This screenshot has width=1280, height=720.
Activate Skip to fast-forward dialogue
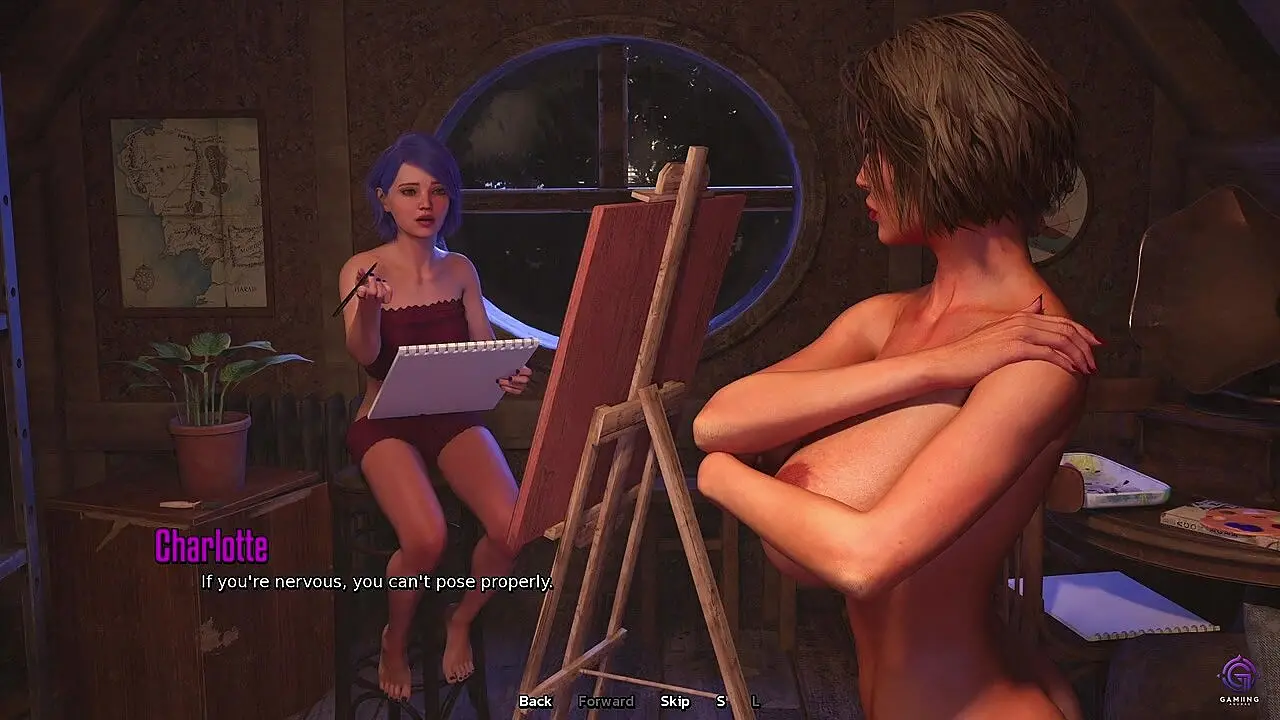(x=675, y=701)
